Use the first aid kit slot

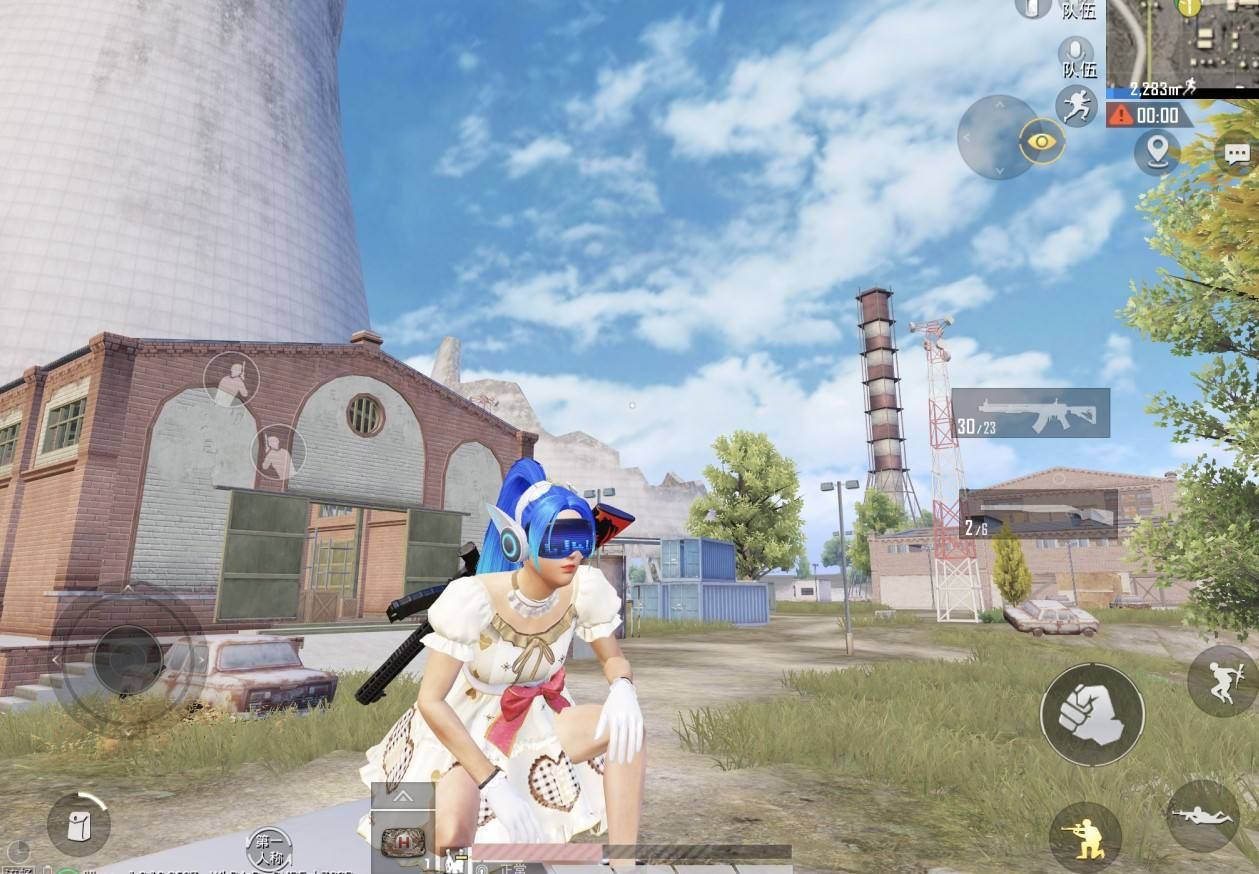(x=402, y=842)
